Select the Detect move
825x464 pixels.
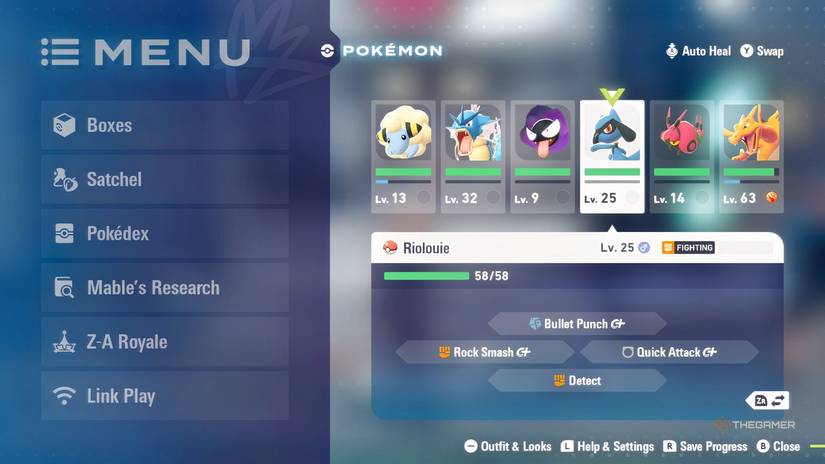pyautogui.click(x=577, y=381)
